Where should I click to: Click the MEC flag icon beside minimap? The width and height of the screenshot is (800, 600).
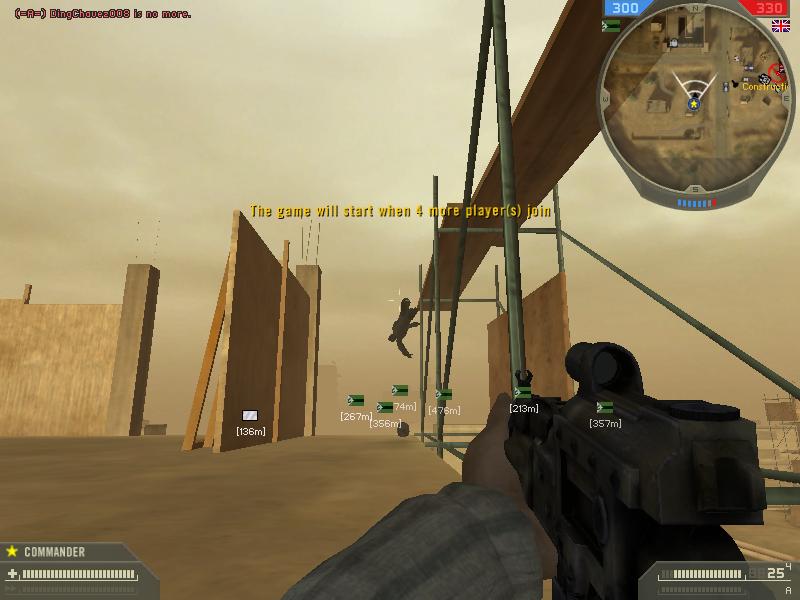click(610, 26)
